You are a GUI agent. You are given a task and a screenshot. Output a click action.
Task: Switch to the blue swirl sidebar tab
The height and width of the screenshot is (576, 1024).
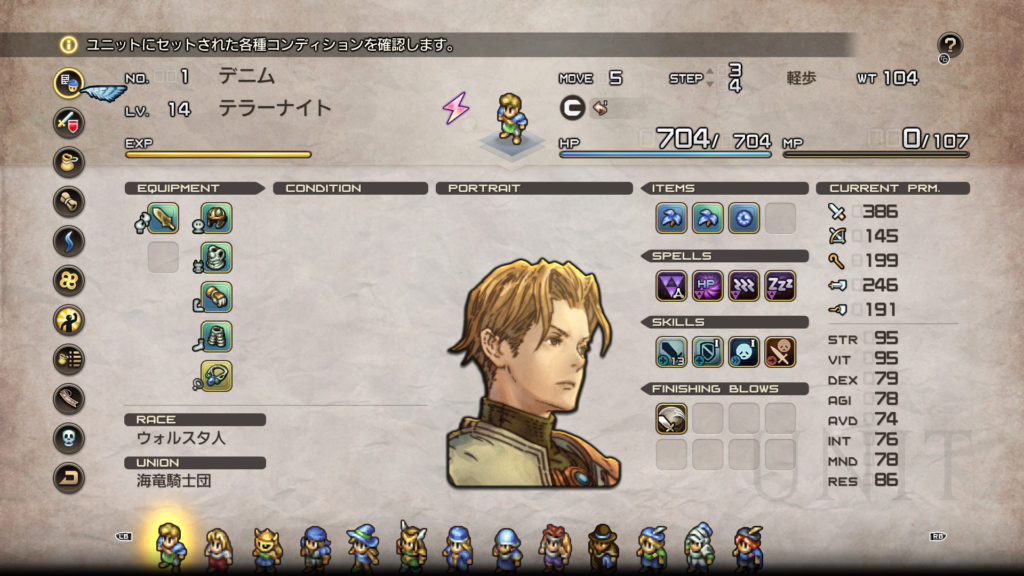pyautogui.click(x=69, y=241)
